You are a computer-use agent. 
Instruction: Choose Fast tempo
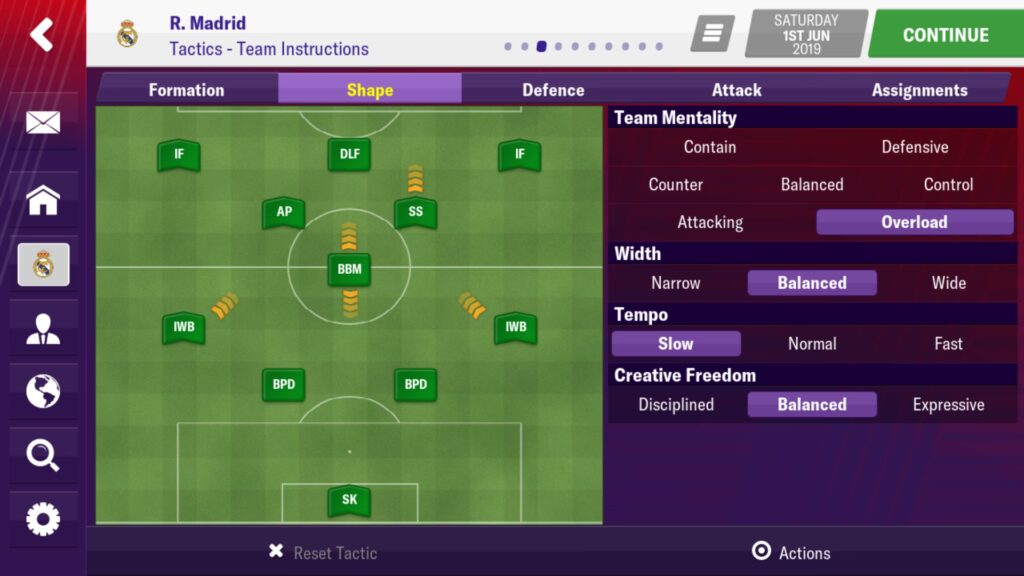tap(948, 343)
